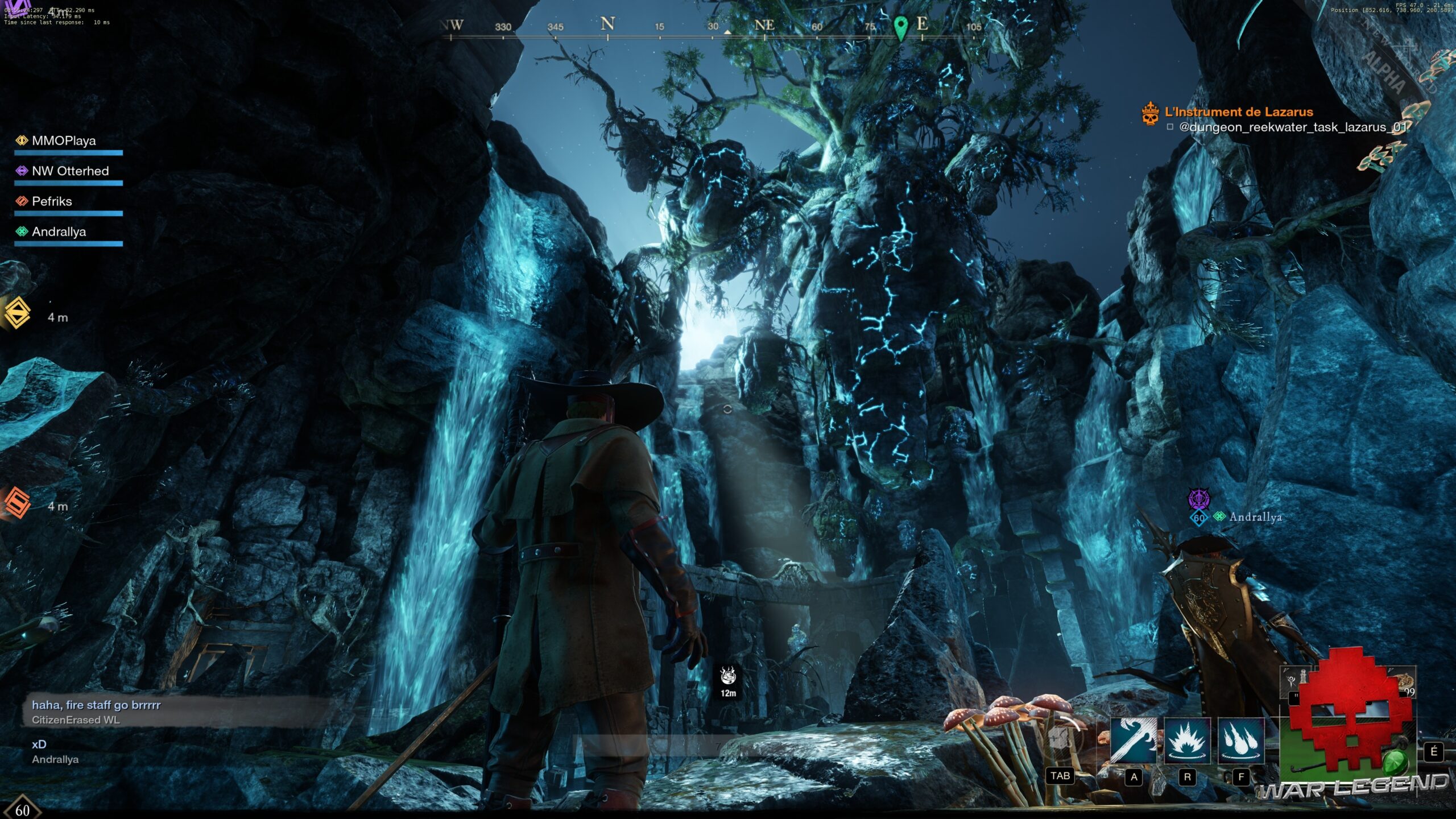Select MMOPlaya in the party list
The image size is (1456, 819).
(63, 141)
